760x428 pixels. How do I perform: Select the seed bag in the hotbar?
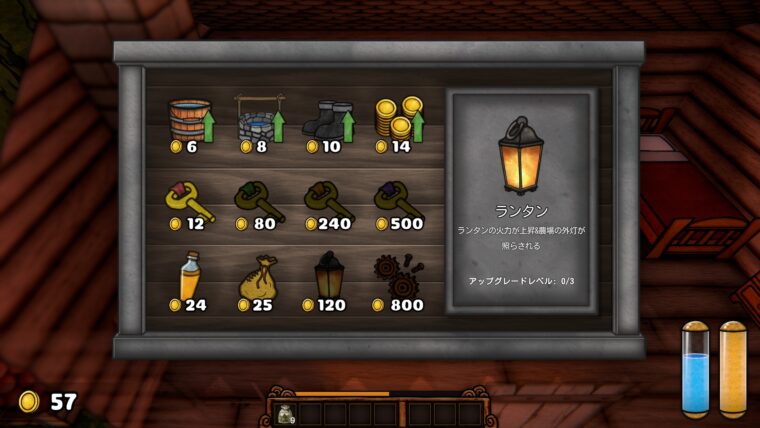(285, 414)
